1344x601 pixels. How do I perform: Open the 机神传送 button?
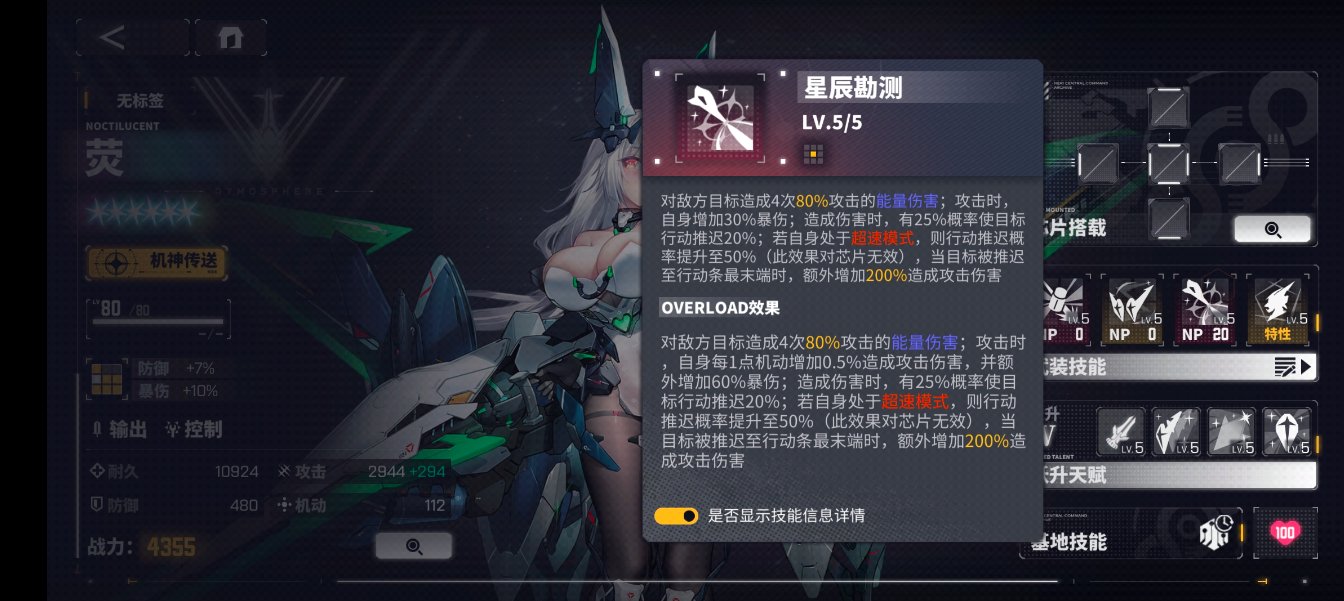157,263
